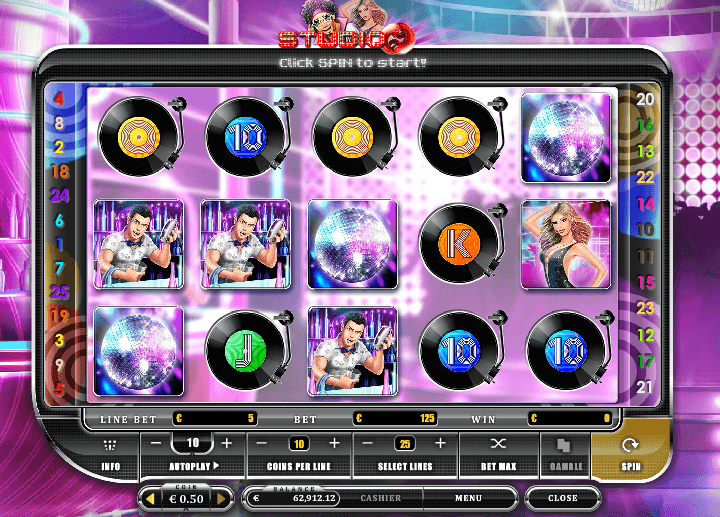Select payline 4 marker
The width and height of the screenshot is (720, 517).
(59, 99)
